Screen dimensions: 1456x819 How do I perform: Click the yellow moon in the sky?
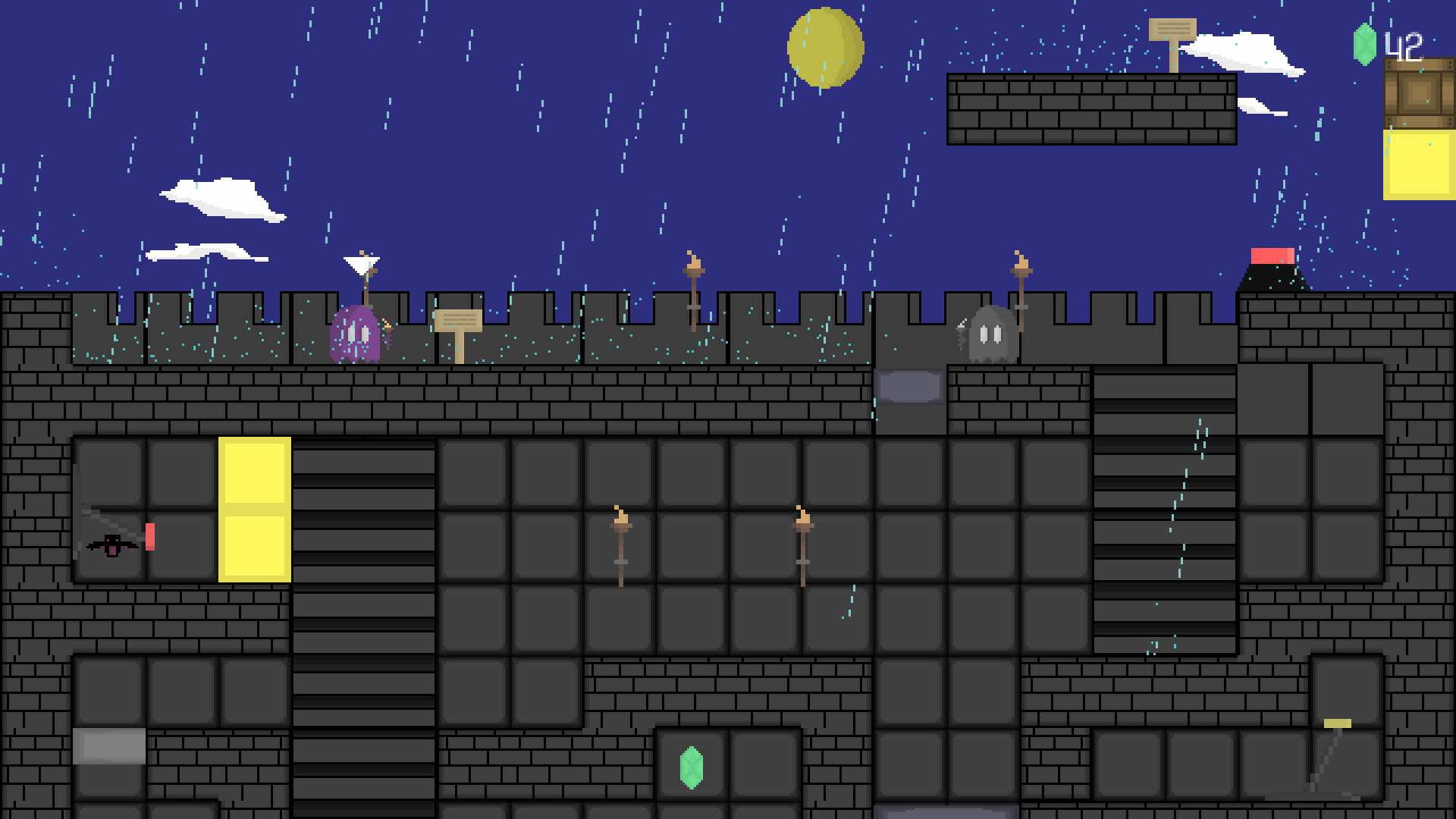point(824,47)
